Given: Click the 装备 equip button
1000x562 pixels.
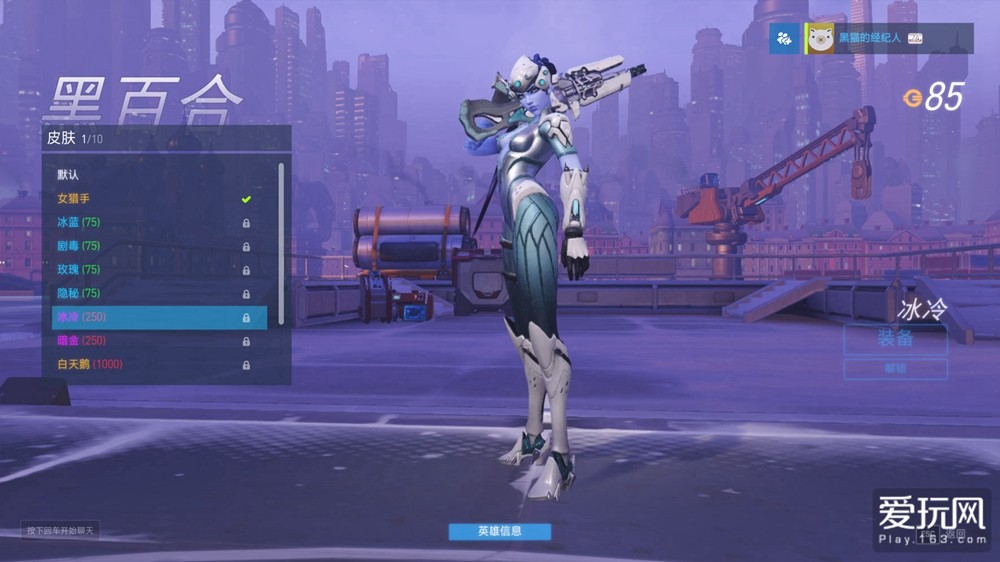Looking at the screenshot, I should coord(895,339).
